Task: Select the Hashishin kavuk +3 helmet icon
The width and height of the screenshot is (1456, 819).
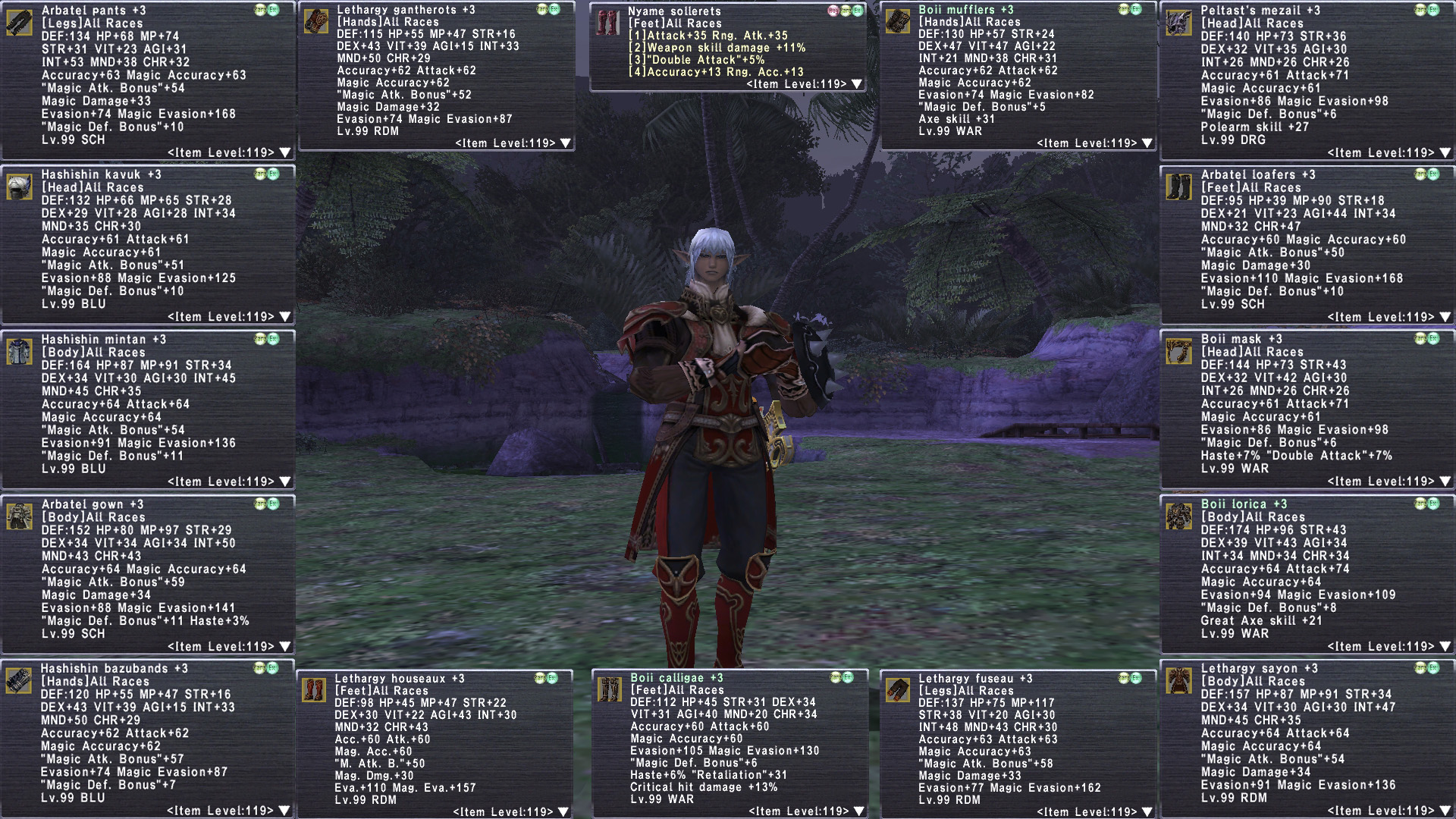Action: [x=19, y=187]
